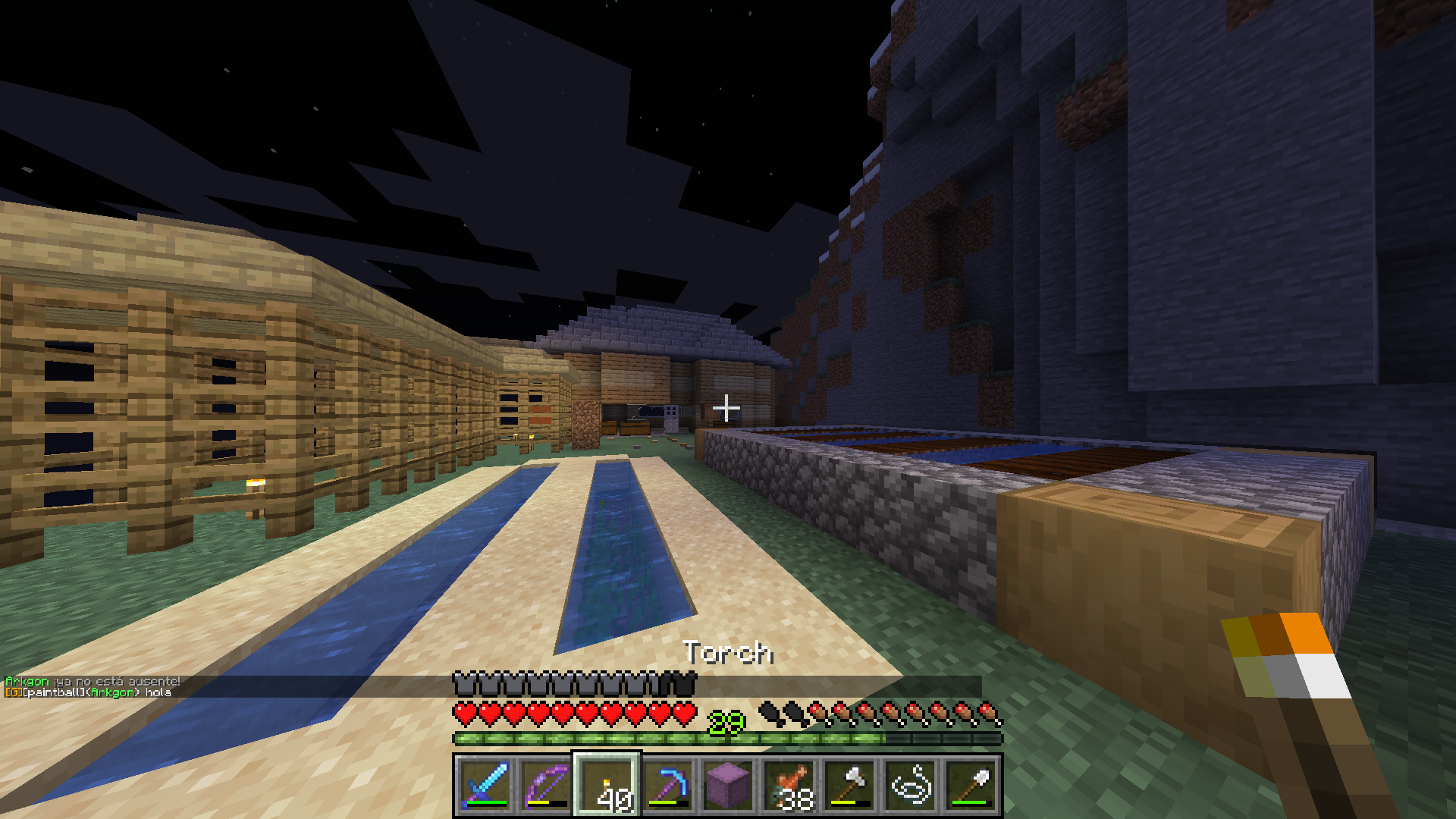The height and width of the screenshot is (819, 1456).
Task: Pick the cooked chicken food slot
Action: coord(789,785)
